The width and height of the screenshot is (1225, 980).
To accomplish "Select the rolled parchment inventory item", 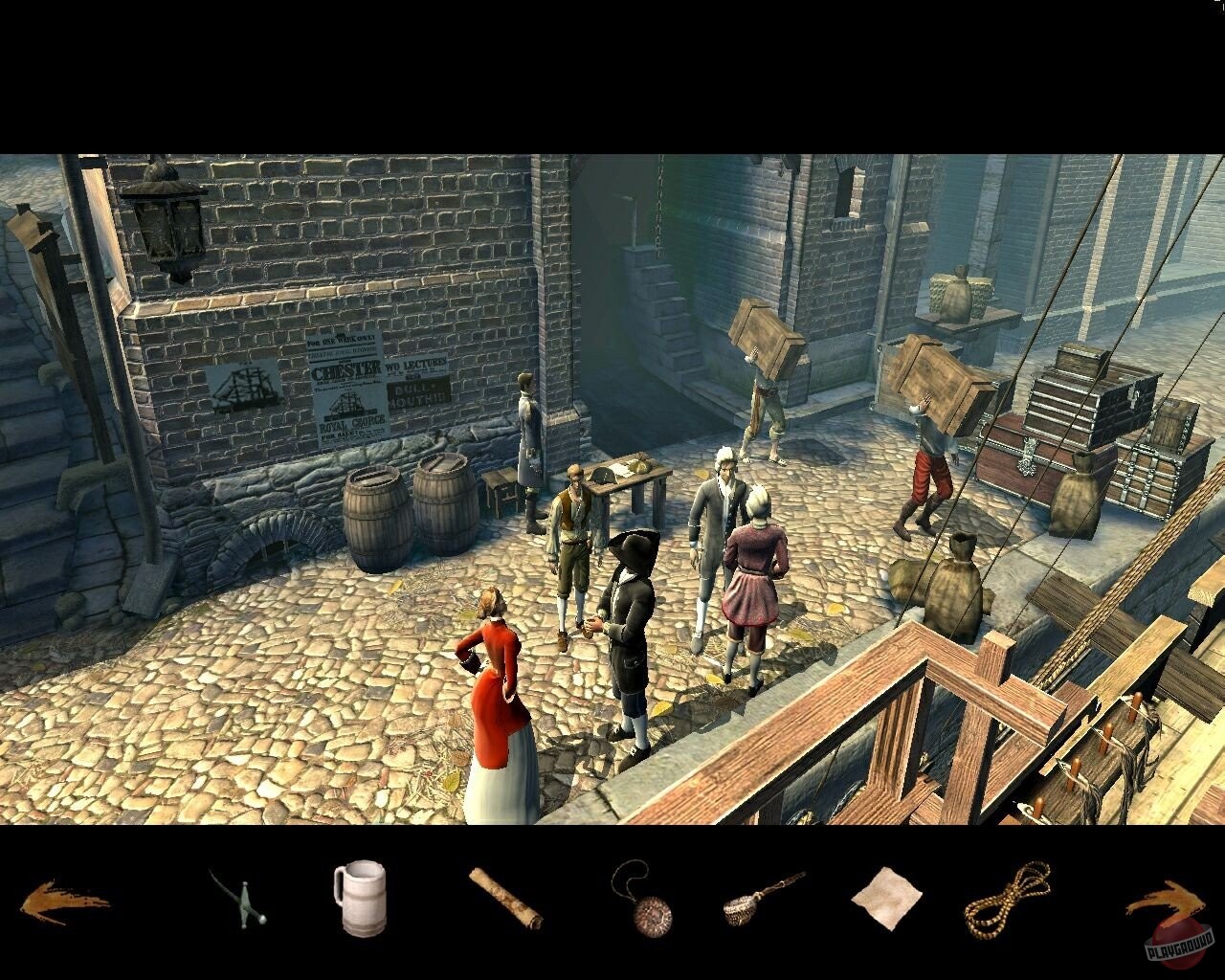I will pos(502,902).
